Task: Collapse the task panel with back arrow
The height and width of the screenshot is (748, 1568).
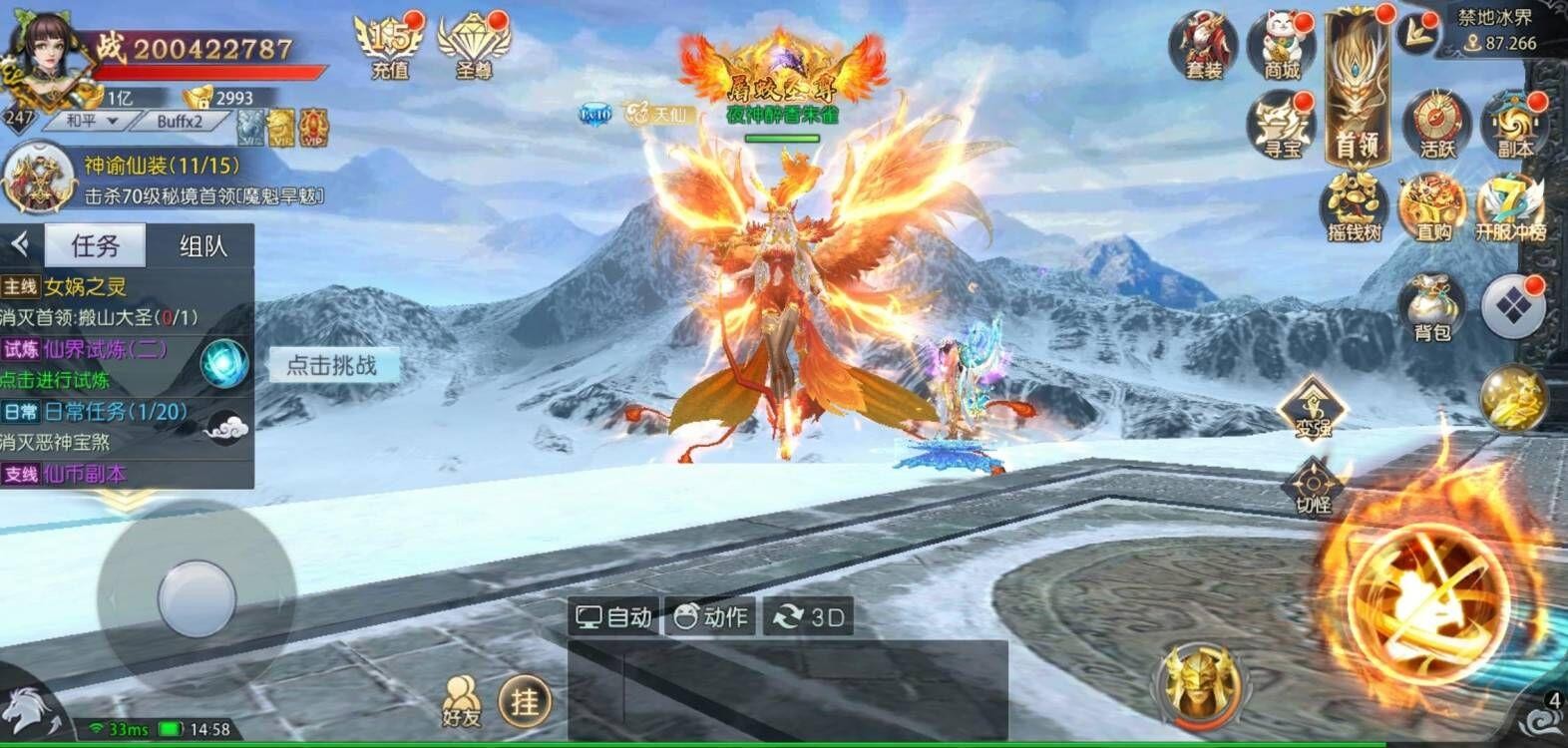Action: tap(17, 242)
